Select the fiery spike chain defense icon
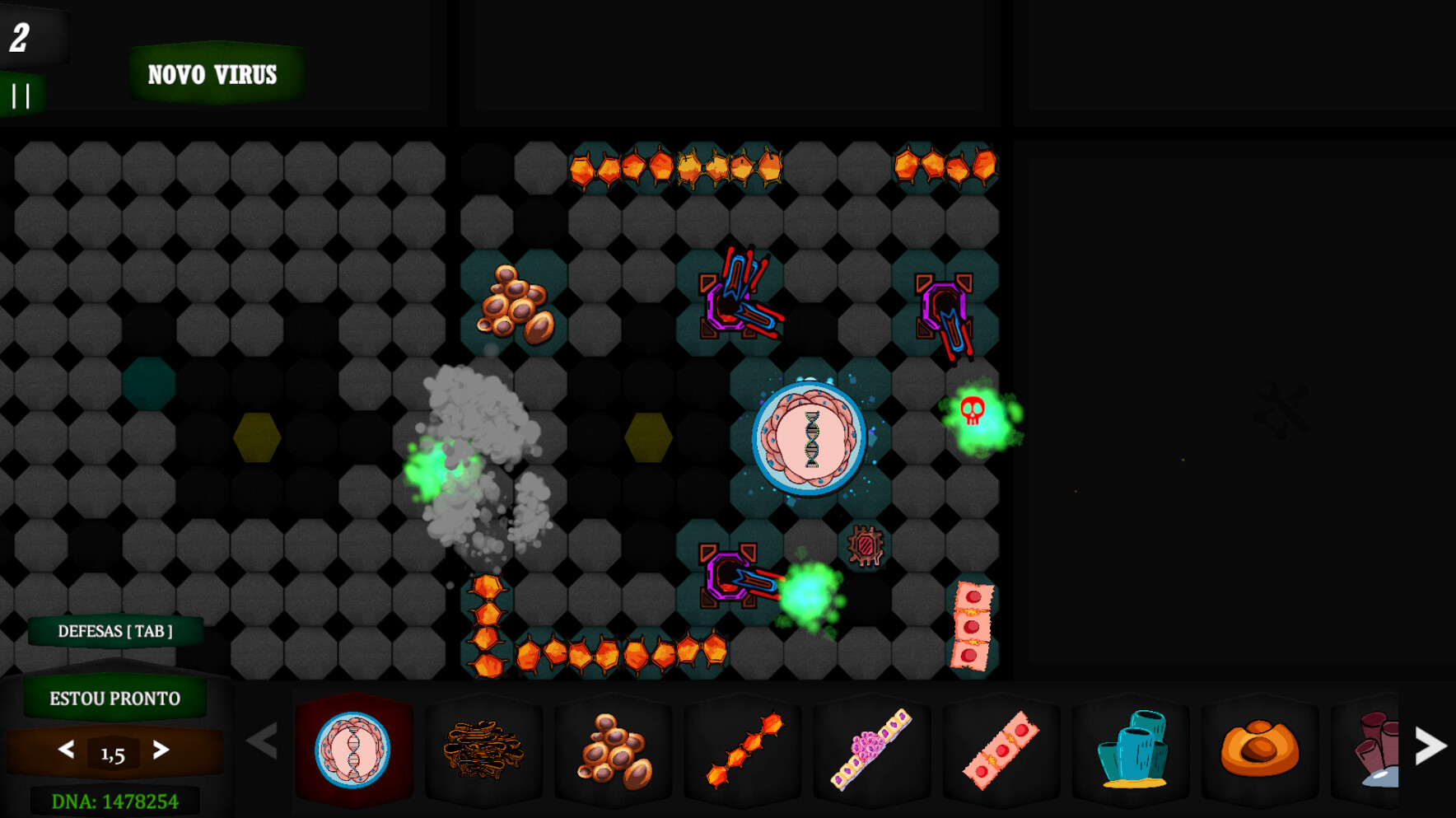This screenshot has width=1456, height=818. [x=743, y=752]
